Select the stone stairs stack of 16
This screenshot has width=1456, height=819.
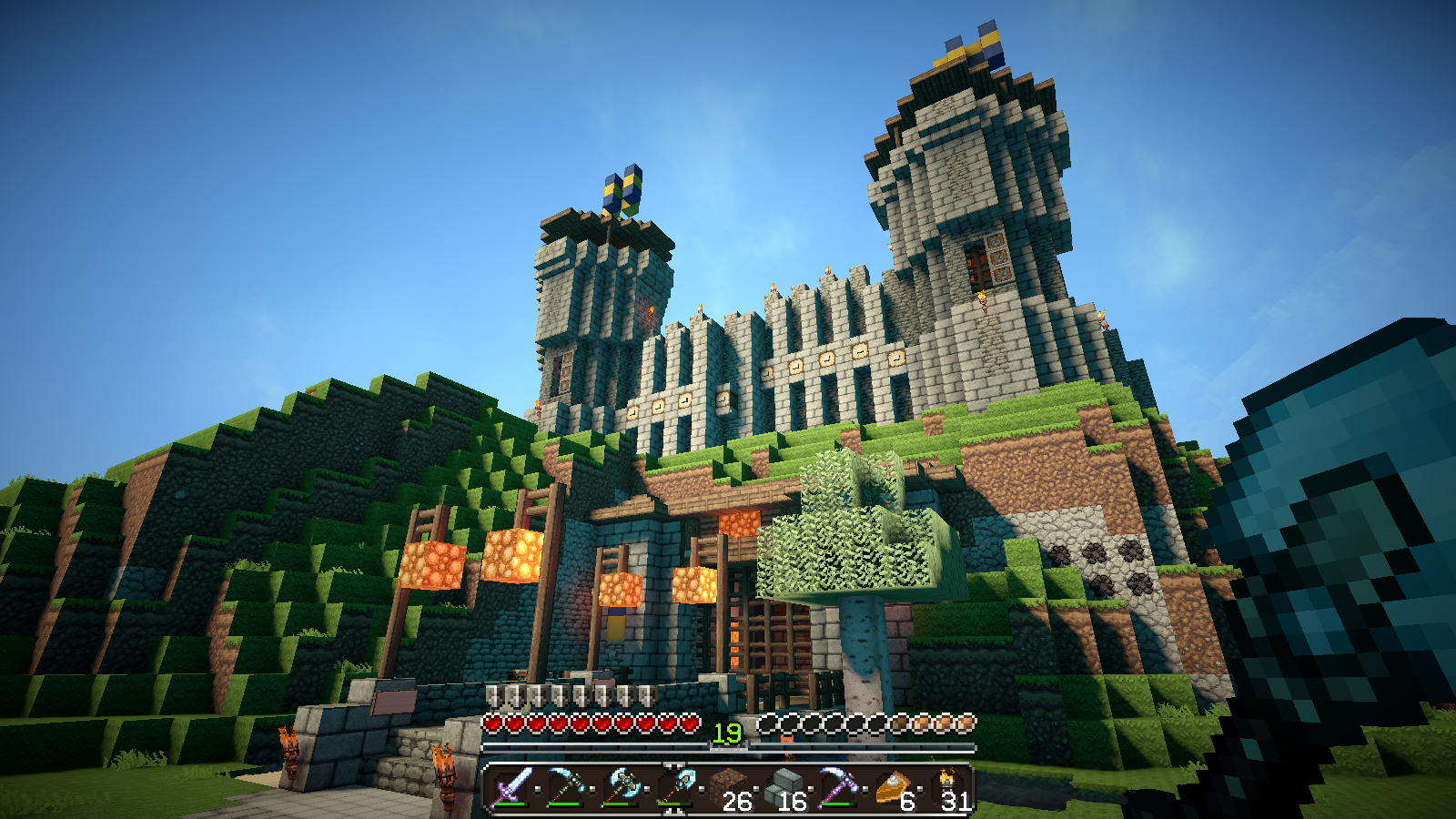coord(784,787)
